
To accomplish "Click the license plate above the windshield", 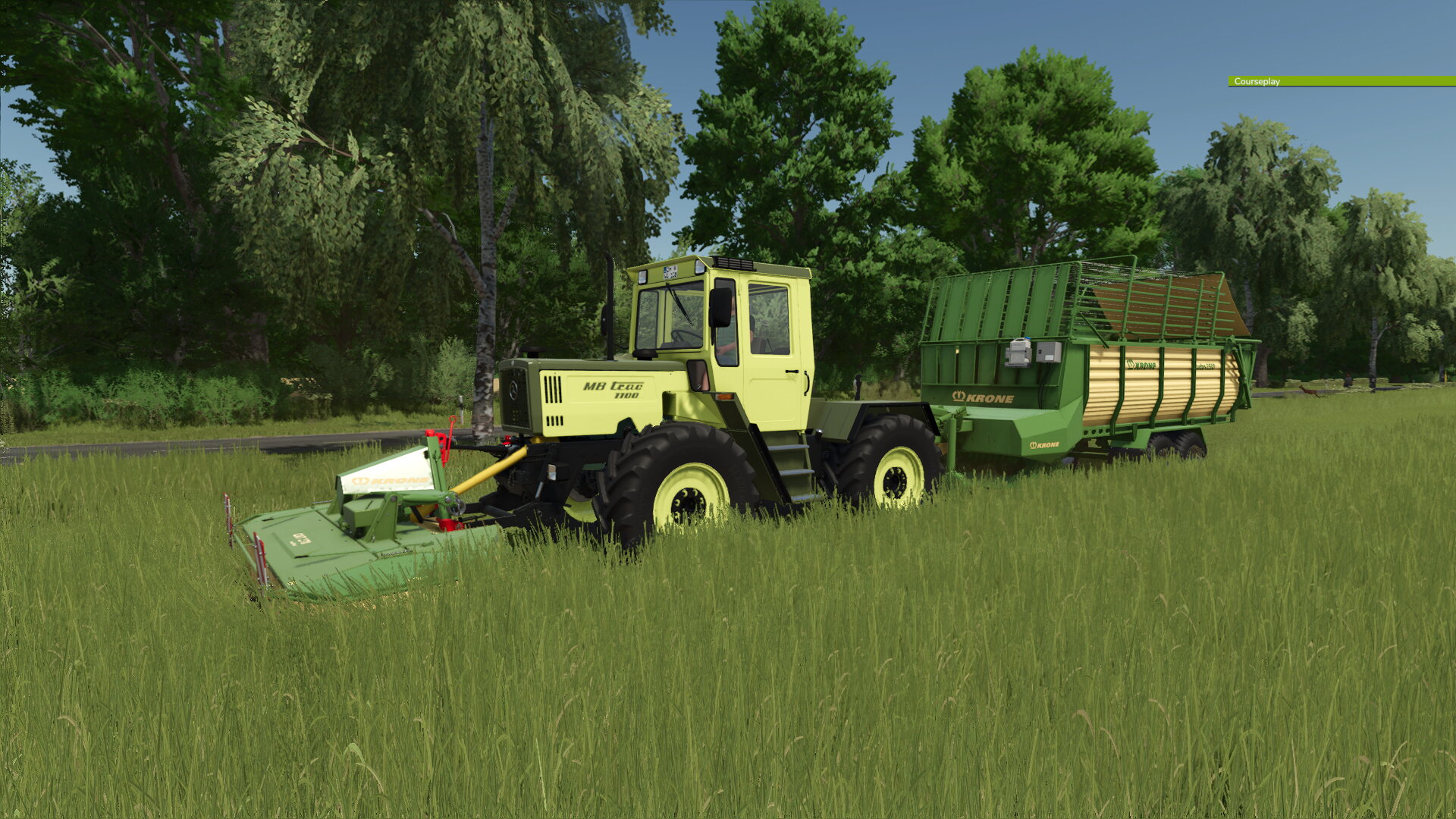I will (669, 274).
